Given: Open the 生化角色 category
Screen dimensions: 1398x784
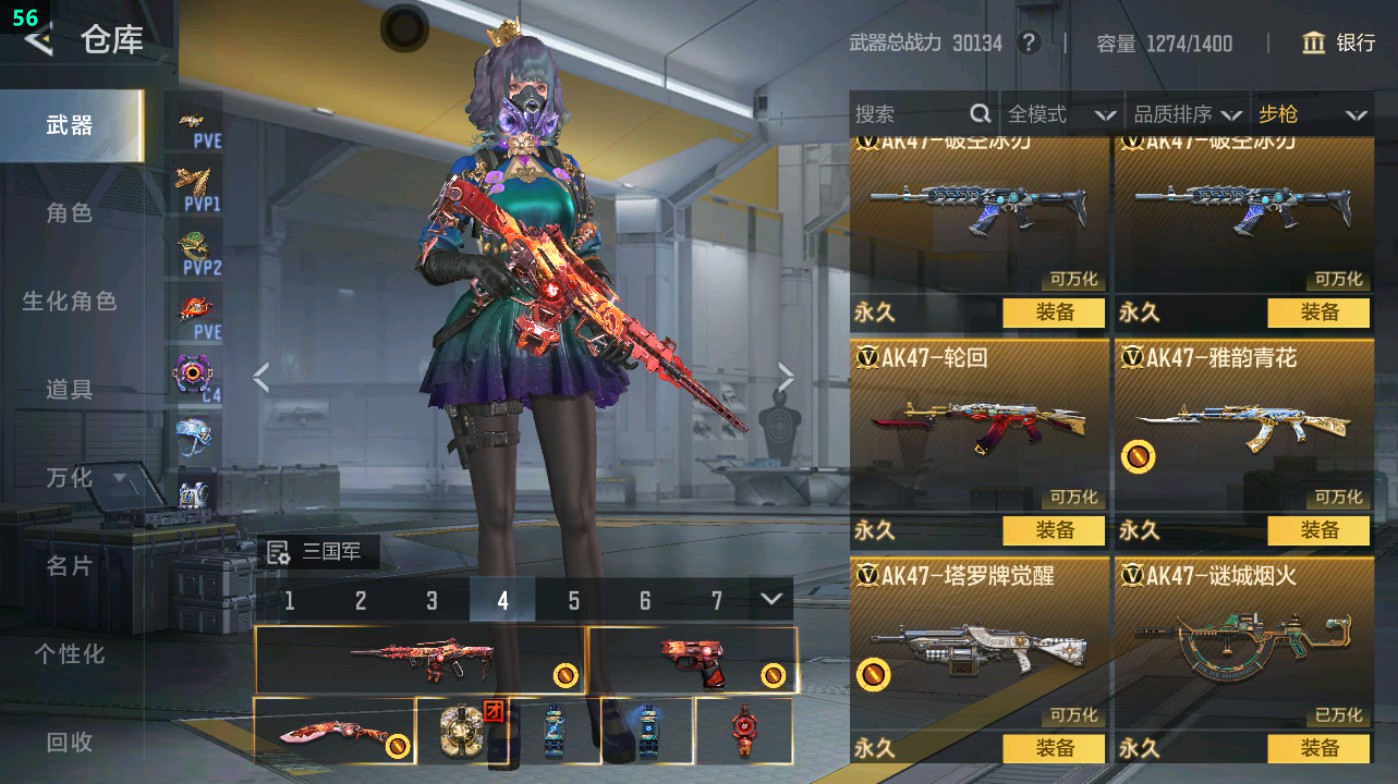Looking at the screenshot, I should click(x=69, y=301).
